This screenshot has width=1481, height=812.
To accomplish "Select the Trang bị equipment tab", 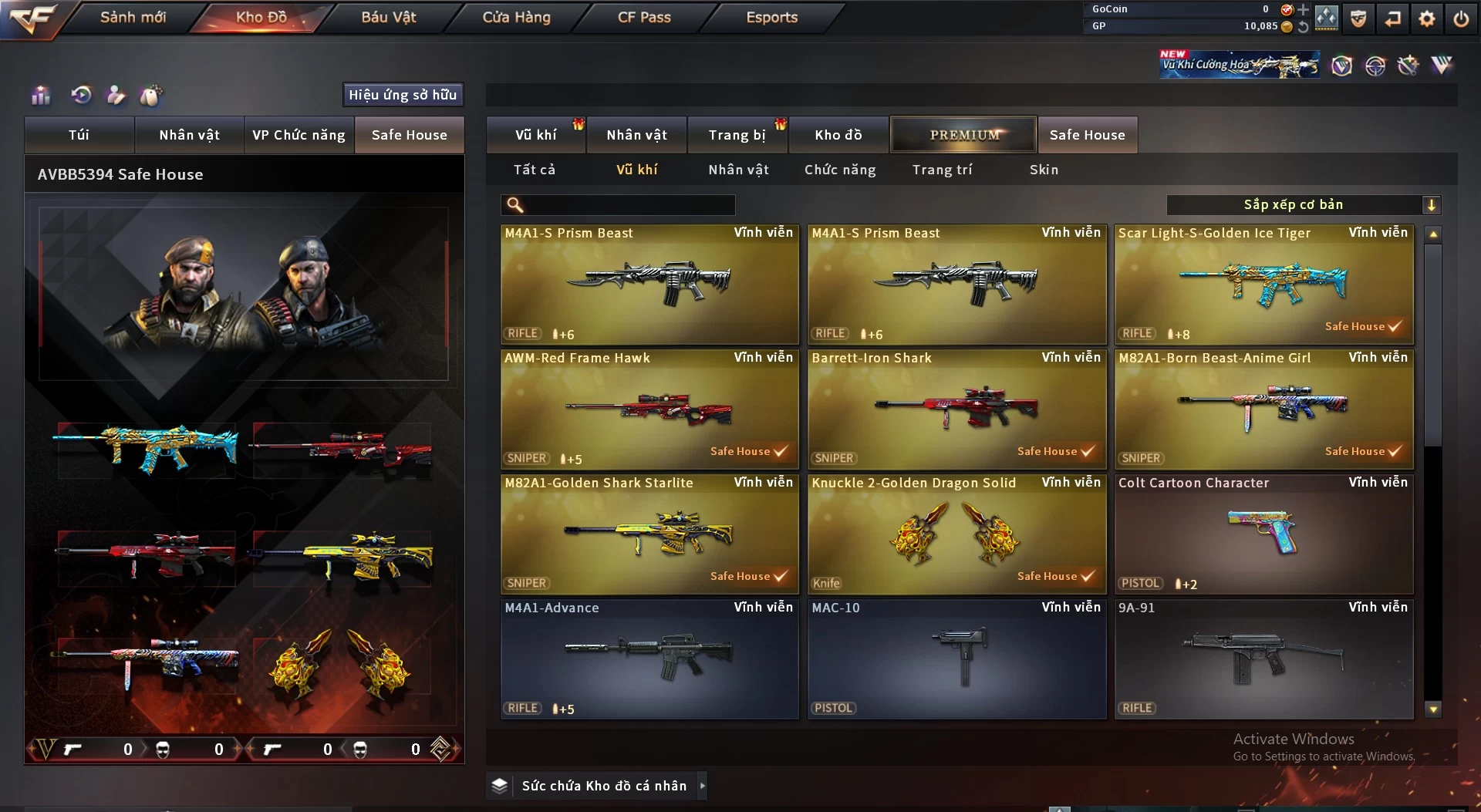I will (x=737, y=135).
